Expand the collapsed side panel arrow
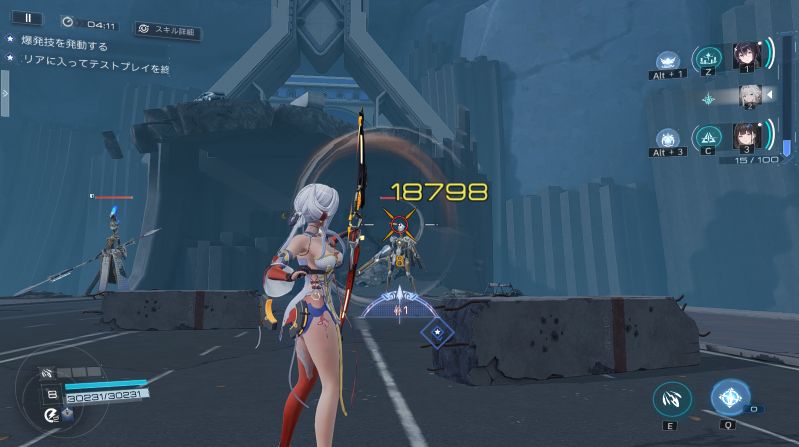Image resolution: width=799 pixels, height=447 pixels. pyautogui.click(x=4, y=93)
